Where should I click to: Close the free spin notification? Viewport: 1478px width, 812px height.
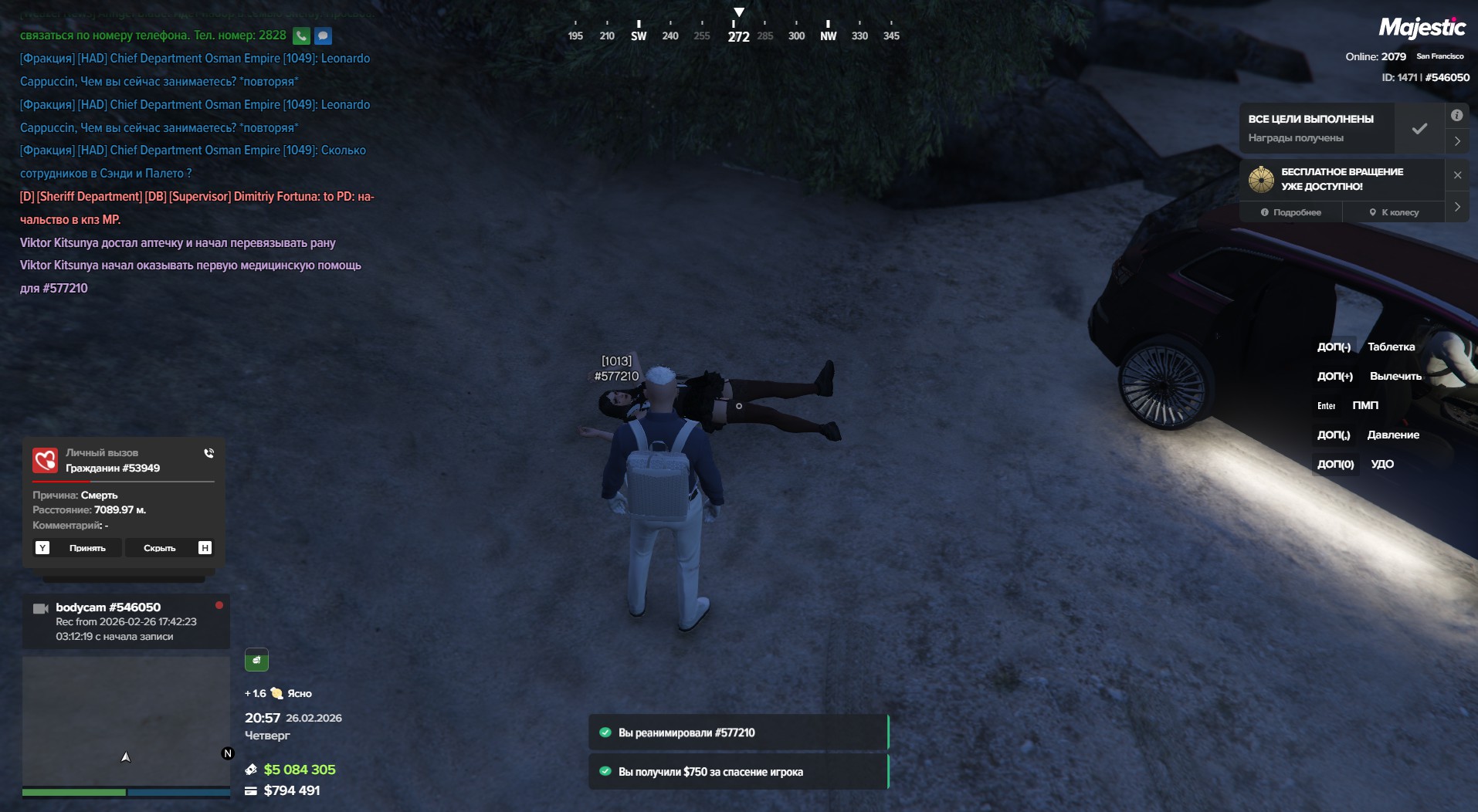[1457, 175]
